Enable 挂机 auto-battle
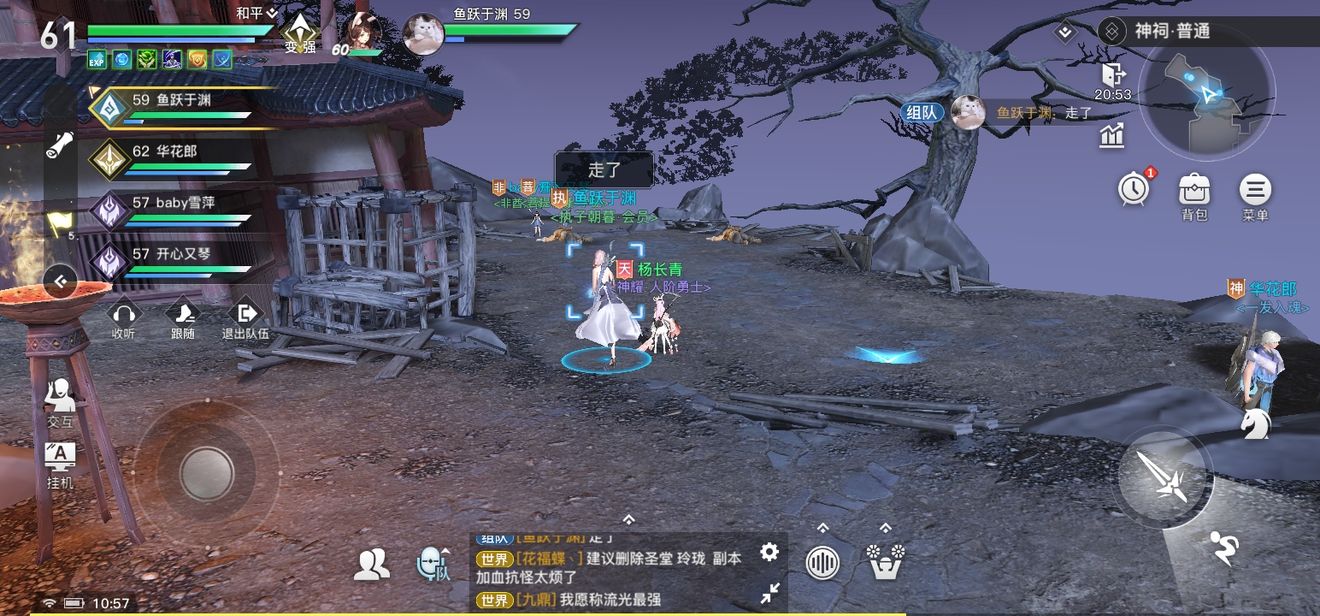 [x=60, y=463]
